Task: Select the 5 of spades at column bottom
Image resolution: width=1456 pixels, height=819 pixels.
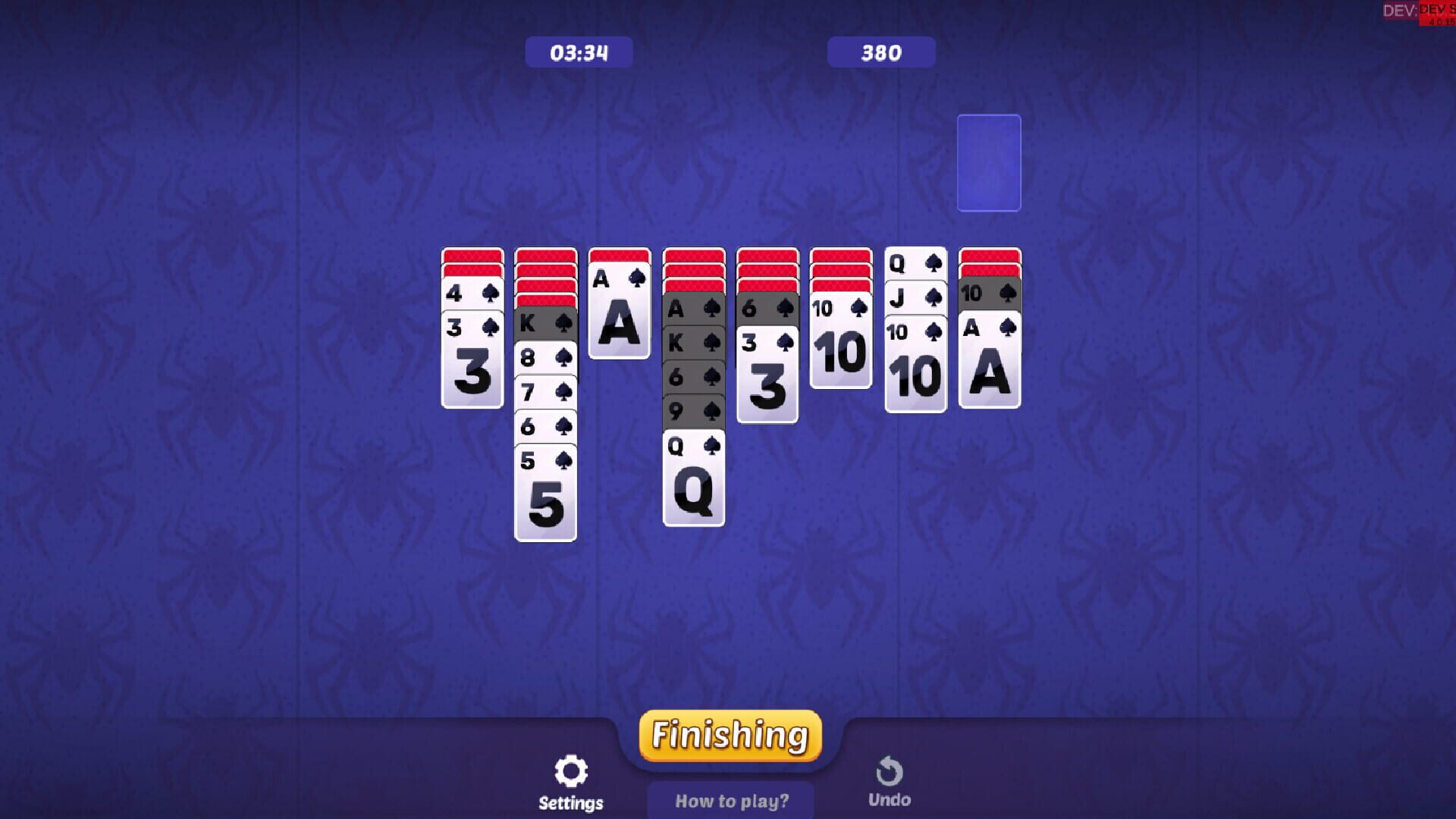Action: [x=544, y=497]
